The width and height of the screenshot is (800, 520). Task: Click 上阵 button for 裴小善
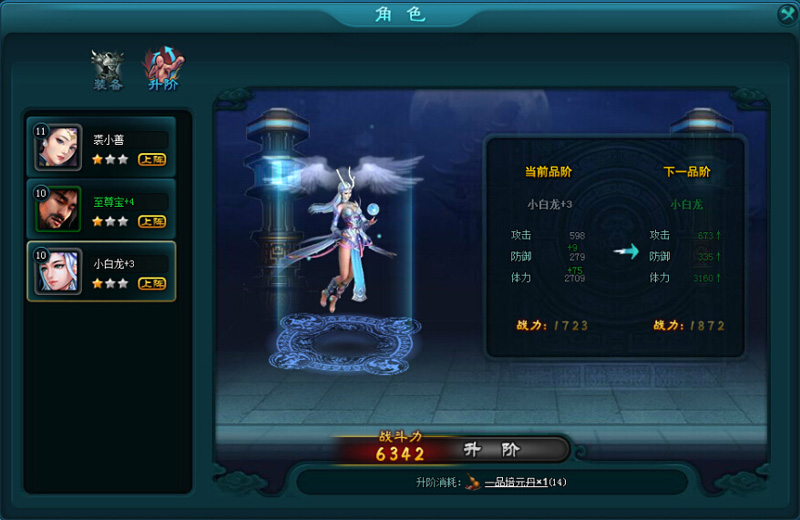[x=152, y=159]
